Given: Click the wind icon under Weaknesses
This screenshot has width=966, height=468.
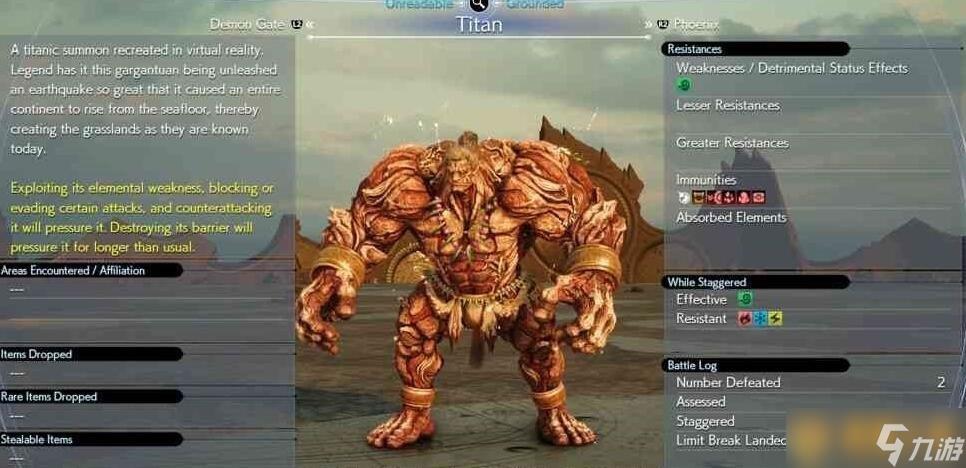Looking at the screenshot, I should pyautogui.click(x=684, y=85).
